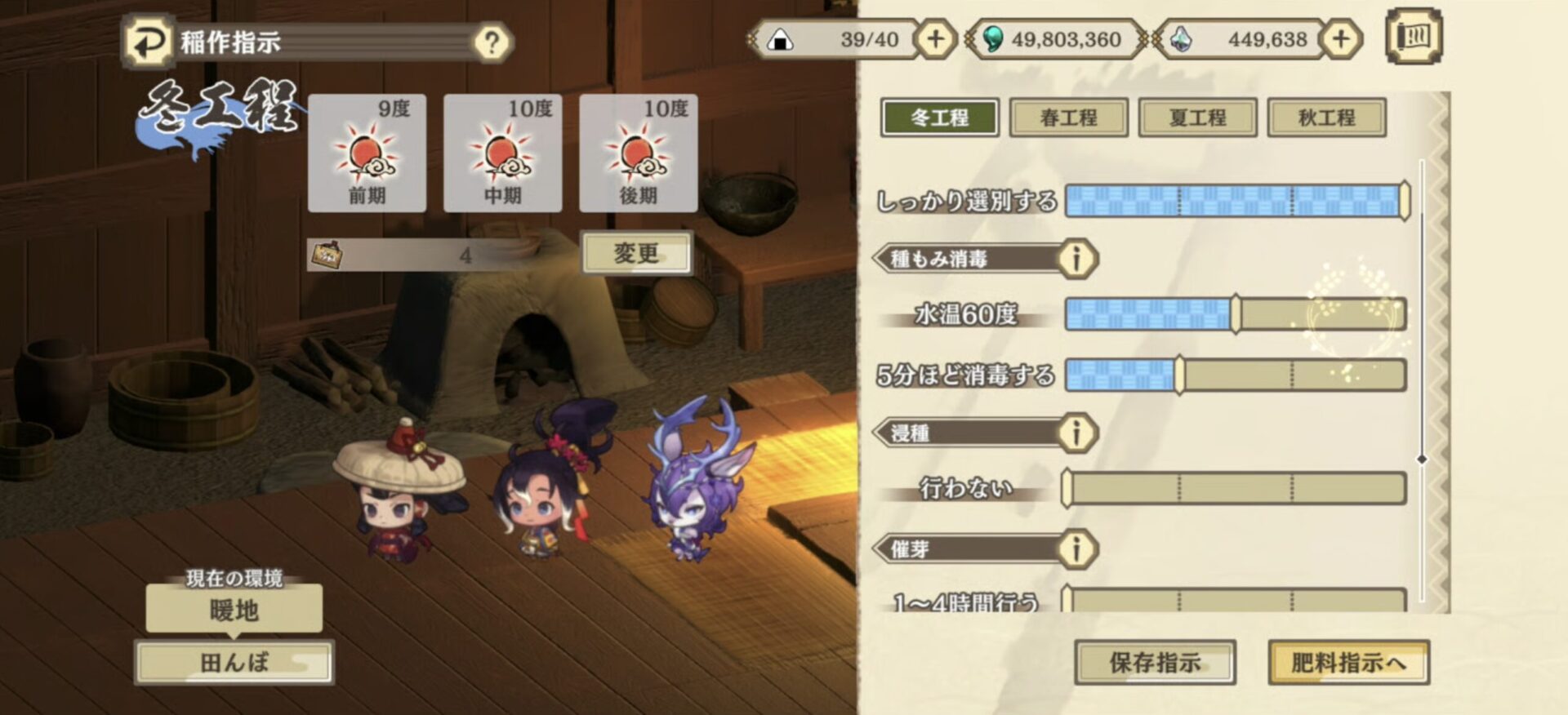Open the help question mark icon
Image resolution: width=1568 pixels, height=715 pixels.
pyautogui.click(x=492, y=42)
